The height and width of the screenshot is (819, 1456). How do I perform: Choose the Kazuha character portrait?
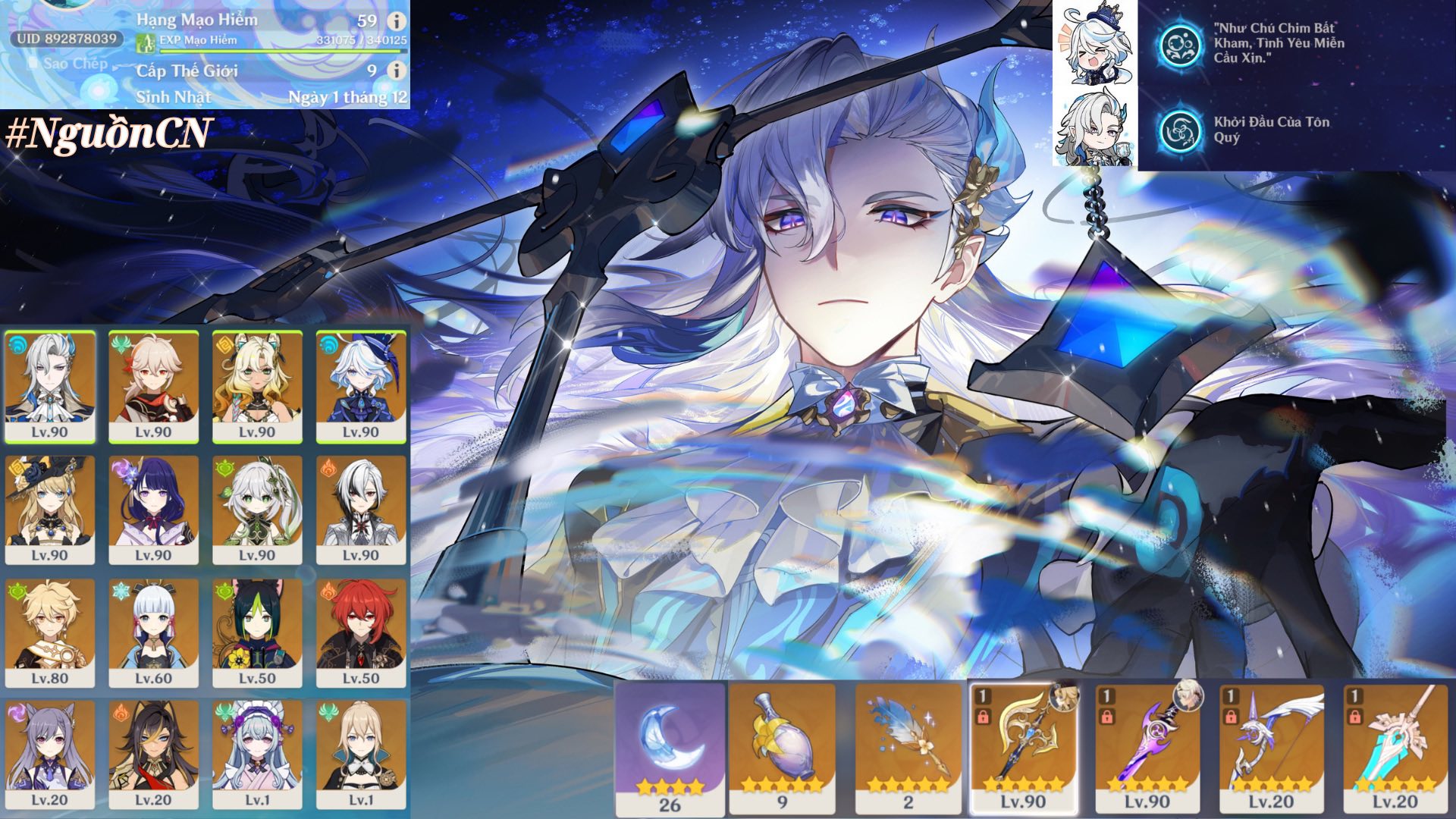[153, 385]
